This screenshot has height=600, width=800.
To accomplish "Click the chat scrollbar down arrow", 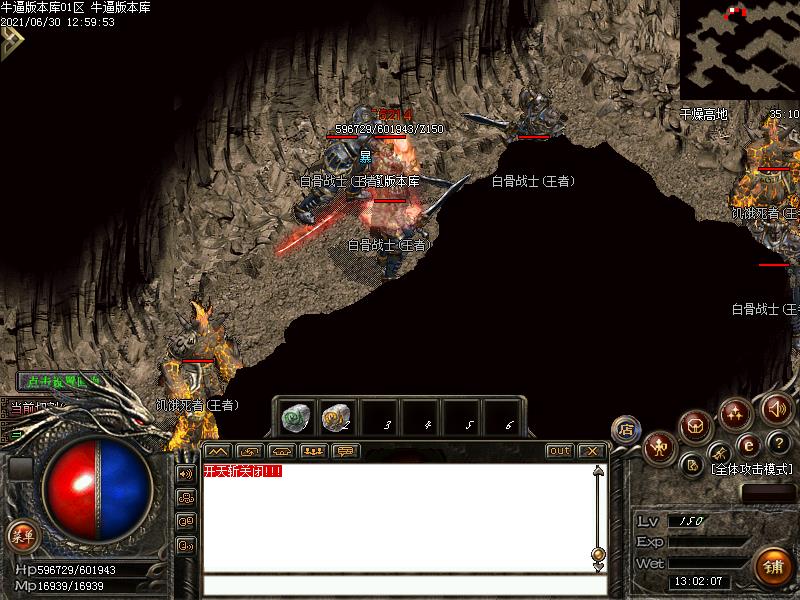I will click(598, 566).
